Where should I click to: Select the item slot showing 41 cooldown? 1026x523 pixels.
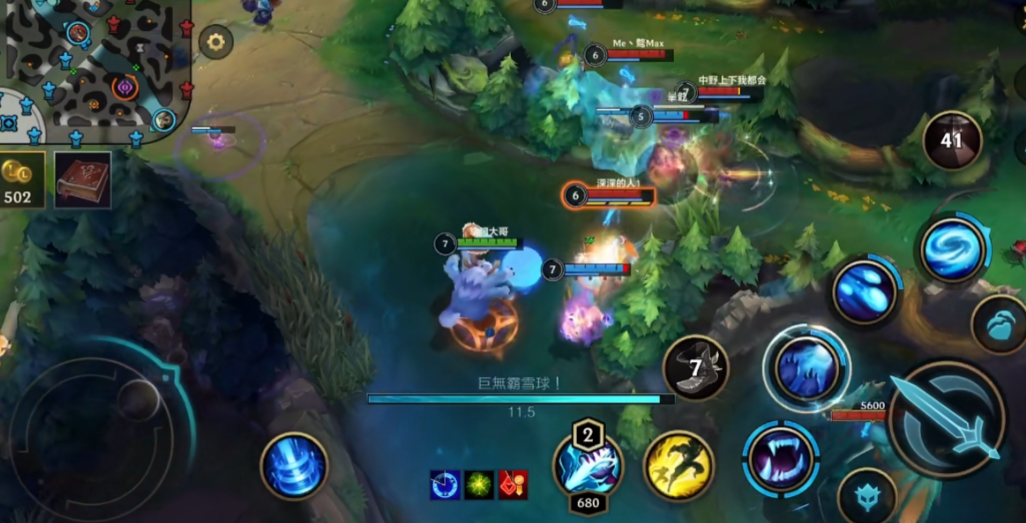tap(952, 141)
